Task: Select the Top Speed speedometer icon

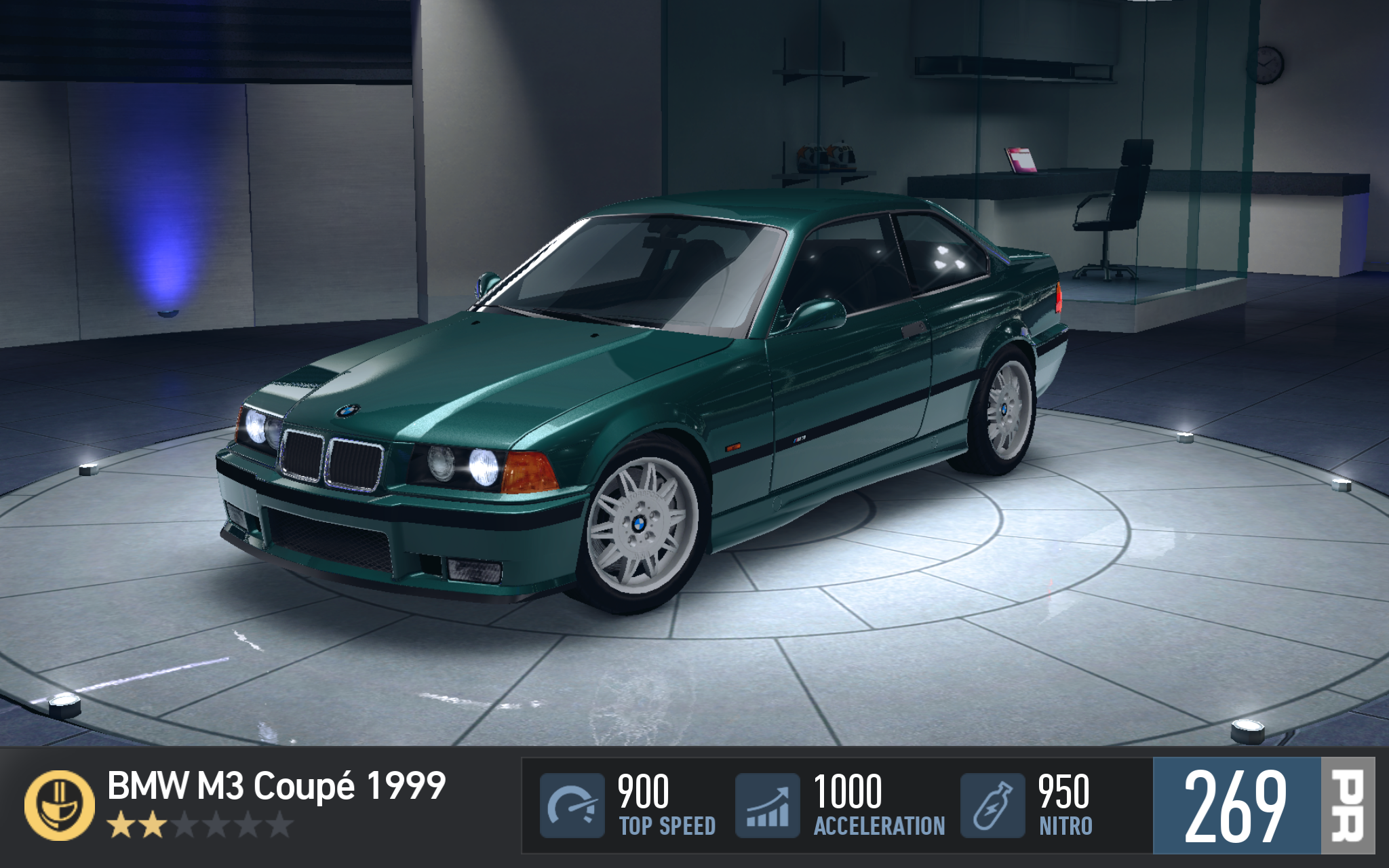Action: (572, 805)
